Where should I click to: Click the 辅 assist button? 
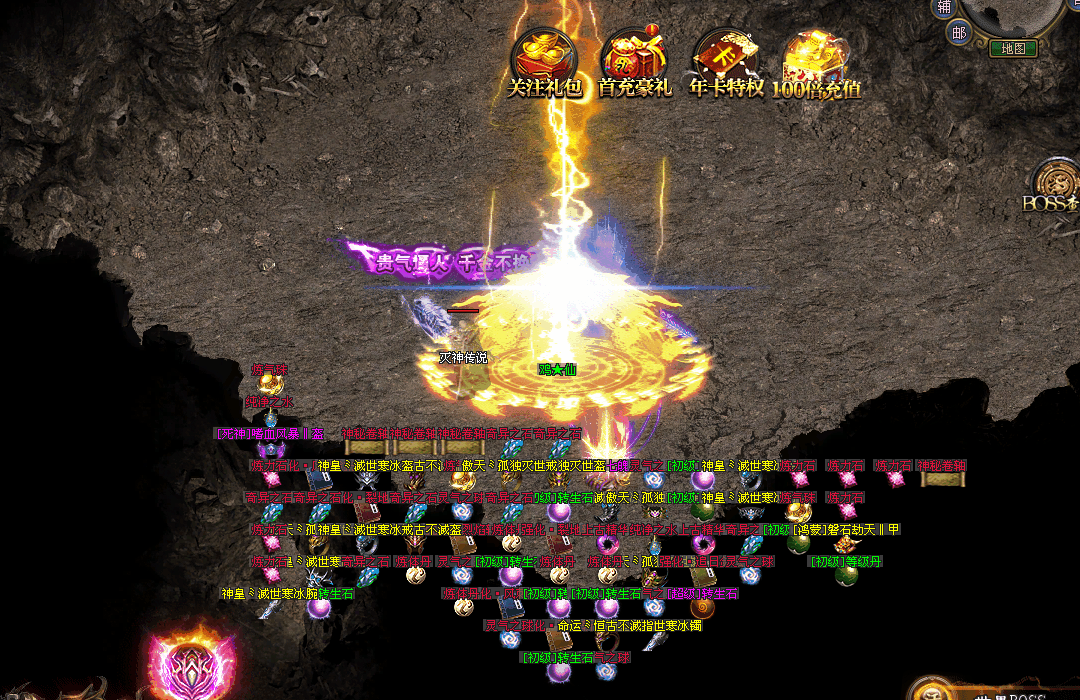point(943,8)
